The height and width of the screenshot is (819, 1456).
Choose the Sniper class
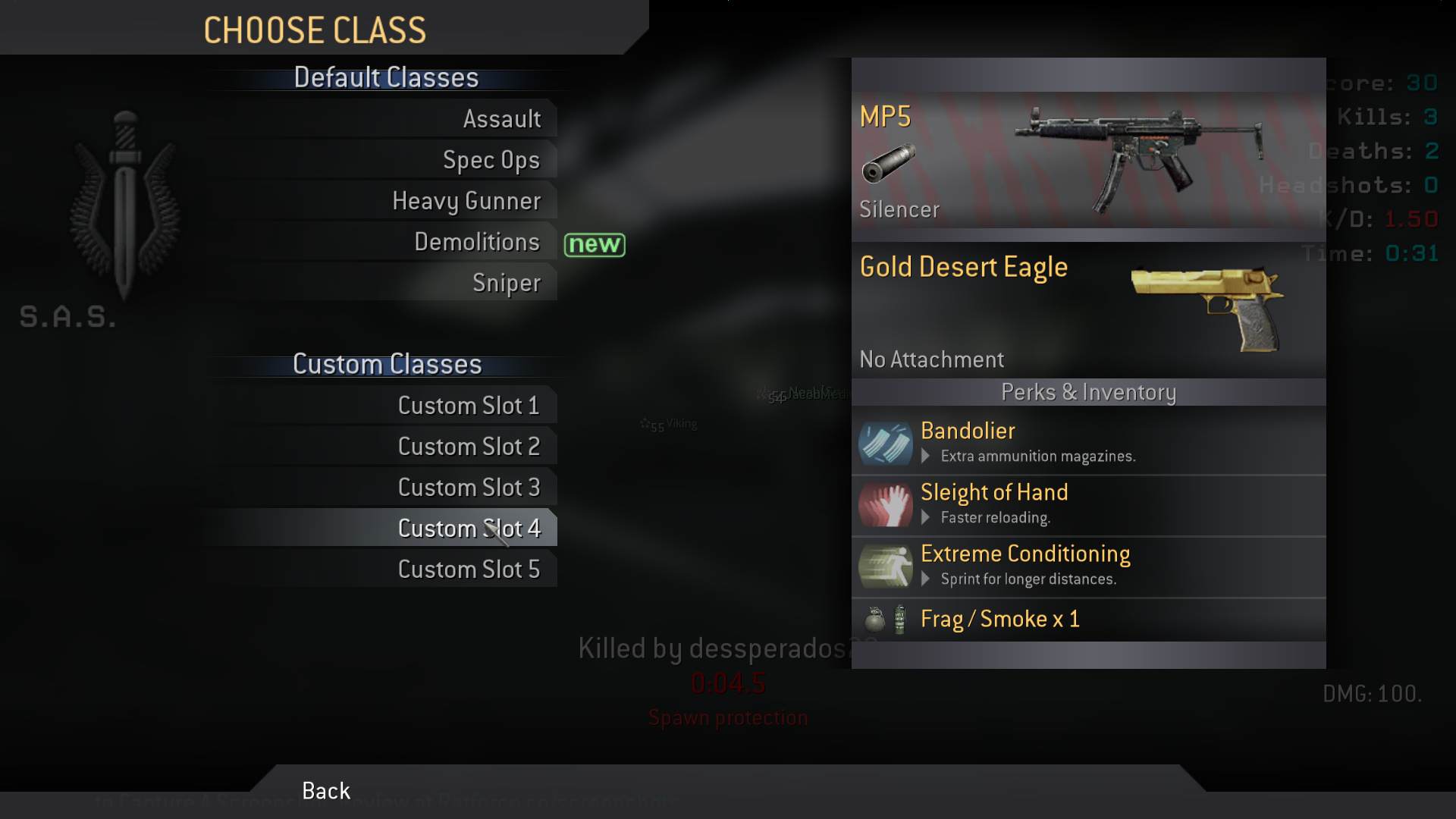(506, 283)
